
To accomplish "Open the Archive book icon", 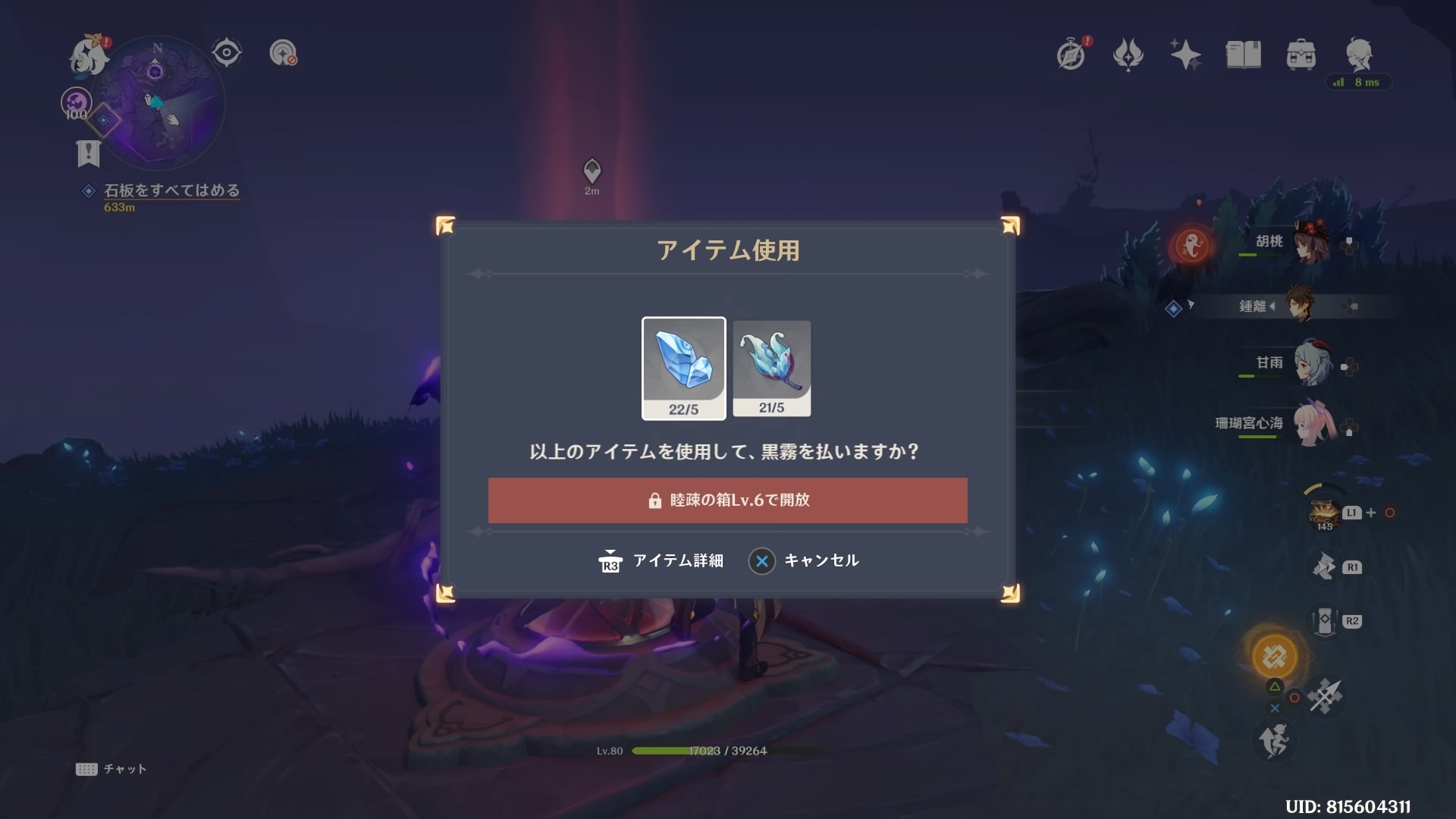I will pyautogui.click(x=1244, y=53).
